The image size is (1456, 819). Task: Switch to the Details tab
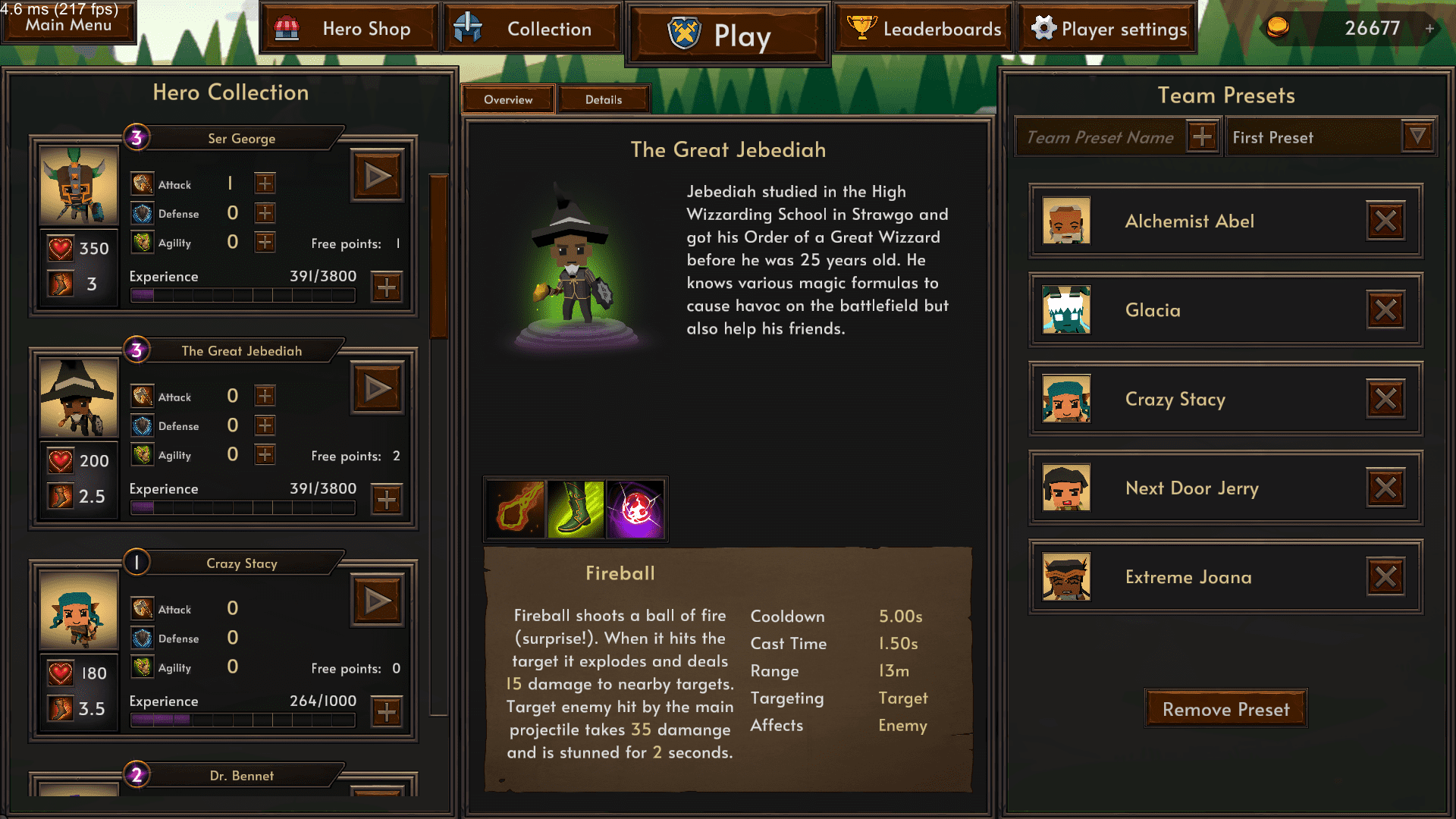[x=603, y=99]
